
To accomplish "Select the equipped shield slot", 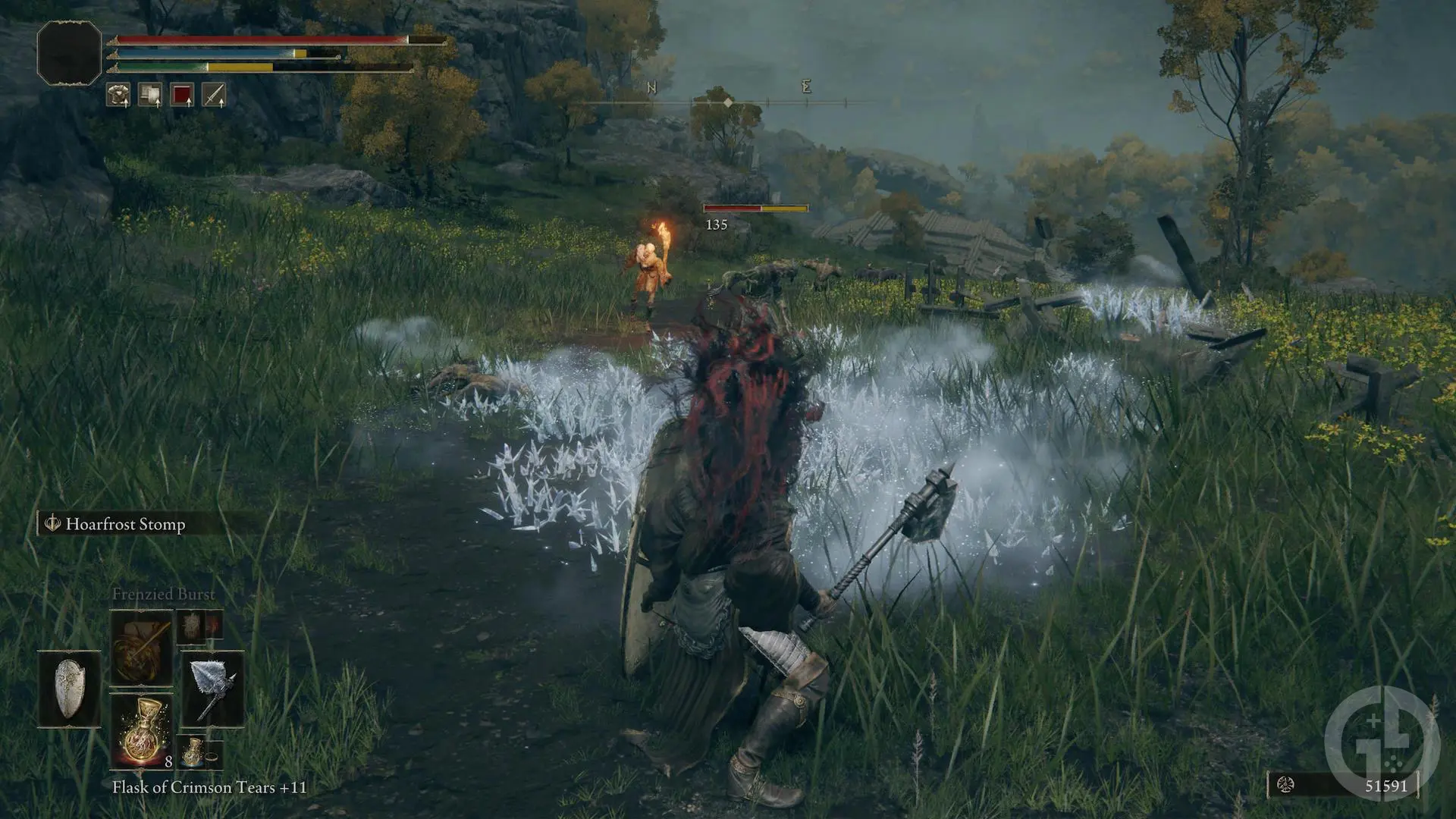I will pyautogui.click(x=69, y=689).
